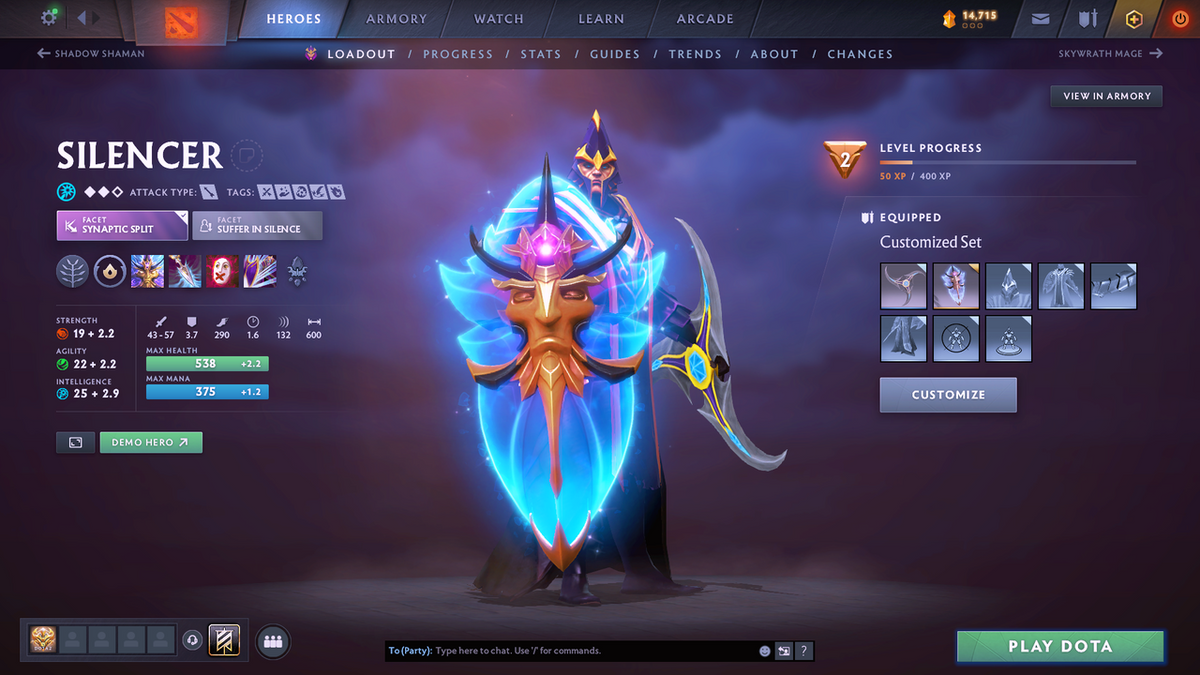
Task: Open the Guides subtab
Action: pos(614,54)
